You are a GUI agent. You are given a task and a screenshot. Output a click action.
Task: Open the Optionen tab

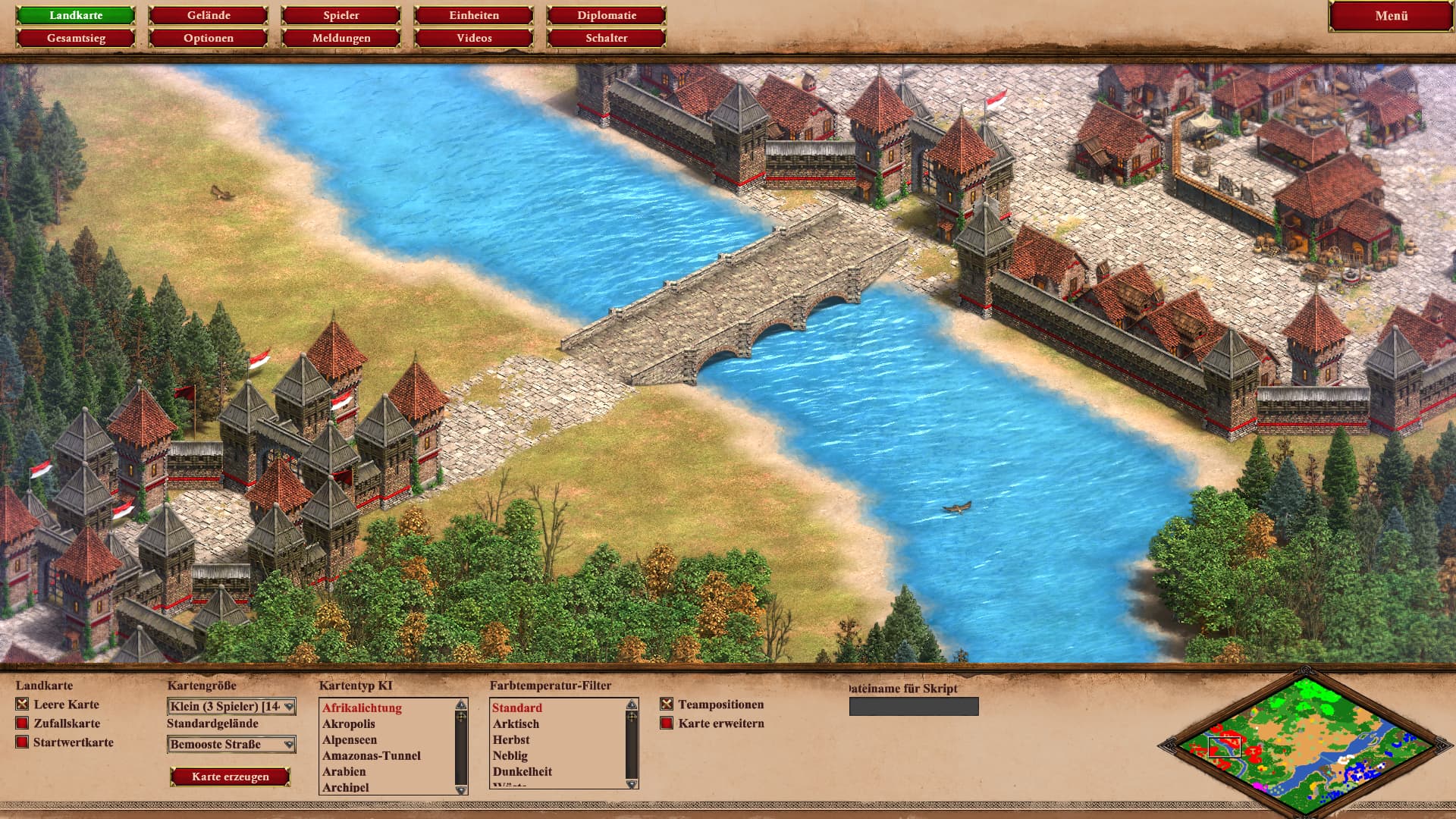coord(209,38)
